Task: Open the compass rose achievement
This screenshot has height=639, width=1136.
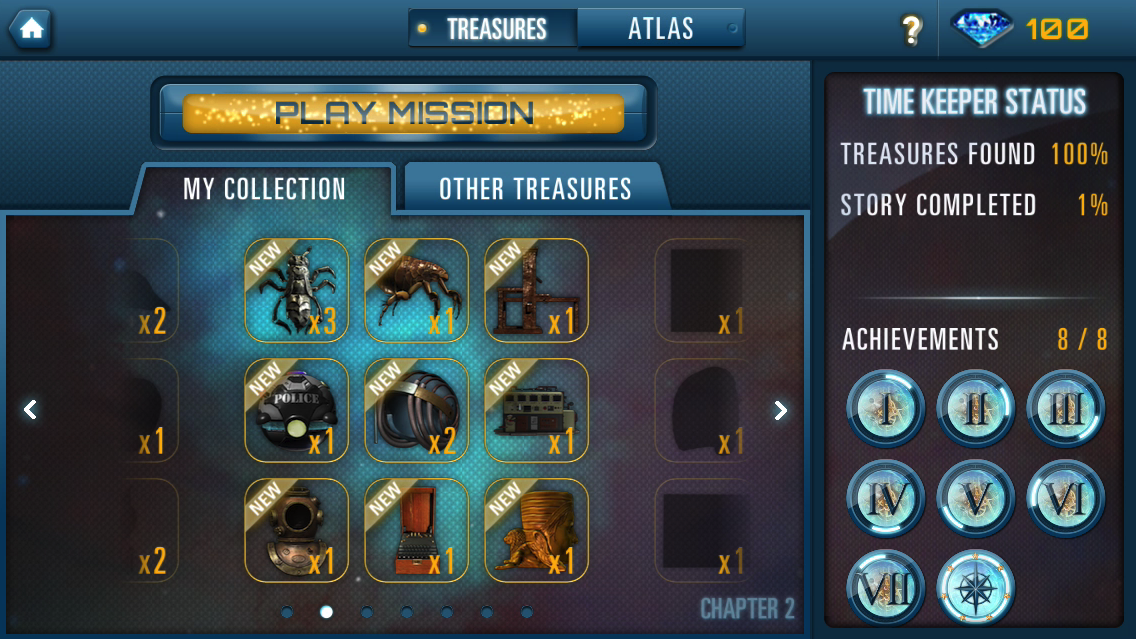Action: point(976,588)
